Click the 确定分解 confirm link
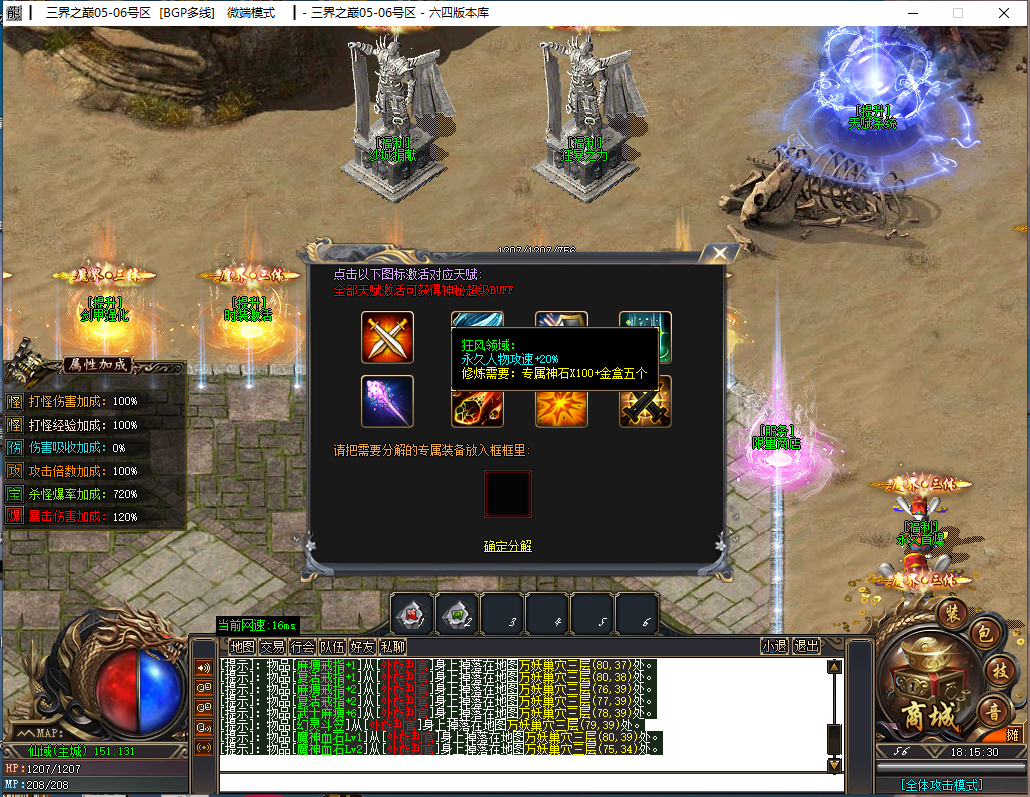The height and width of the screenshot is (797, 1030). coord(508,546)
